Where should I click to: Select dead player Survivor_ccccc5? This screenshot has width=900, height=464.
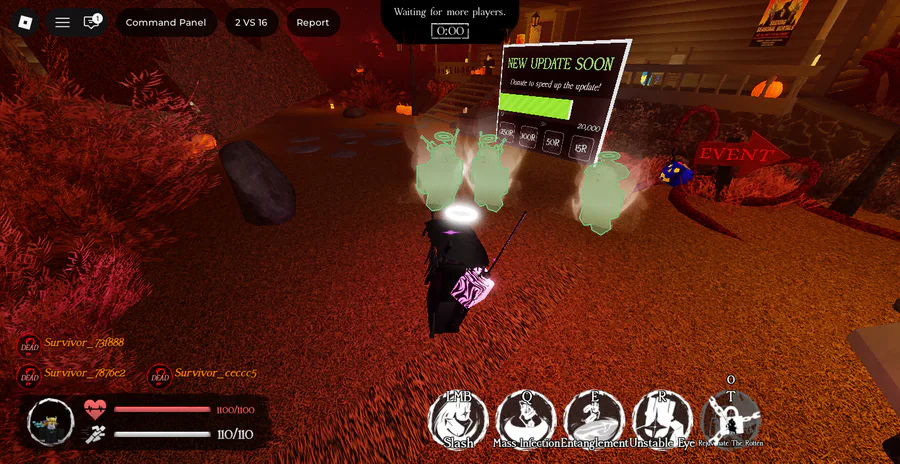[x=215, y=374]
